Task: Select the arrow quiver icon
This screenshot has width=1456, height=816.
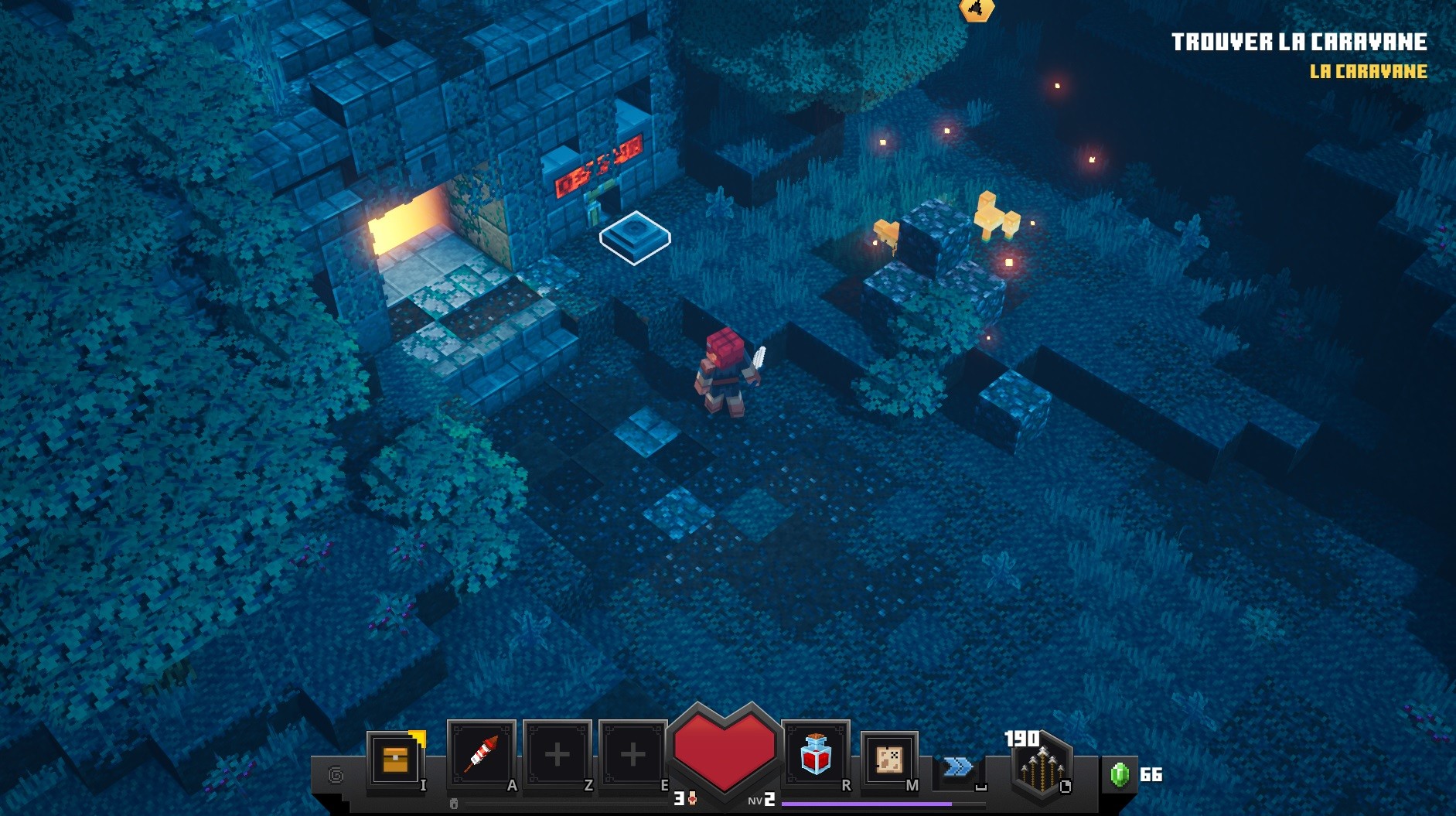Action: pos(1041,767)
